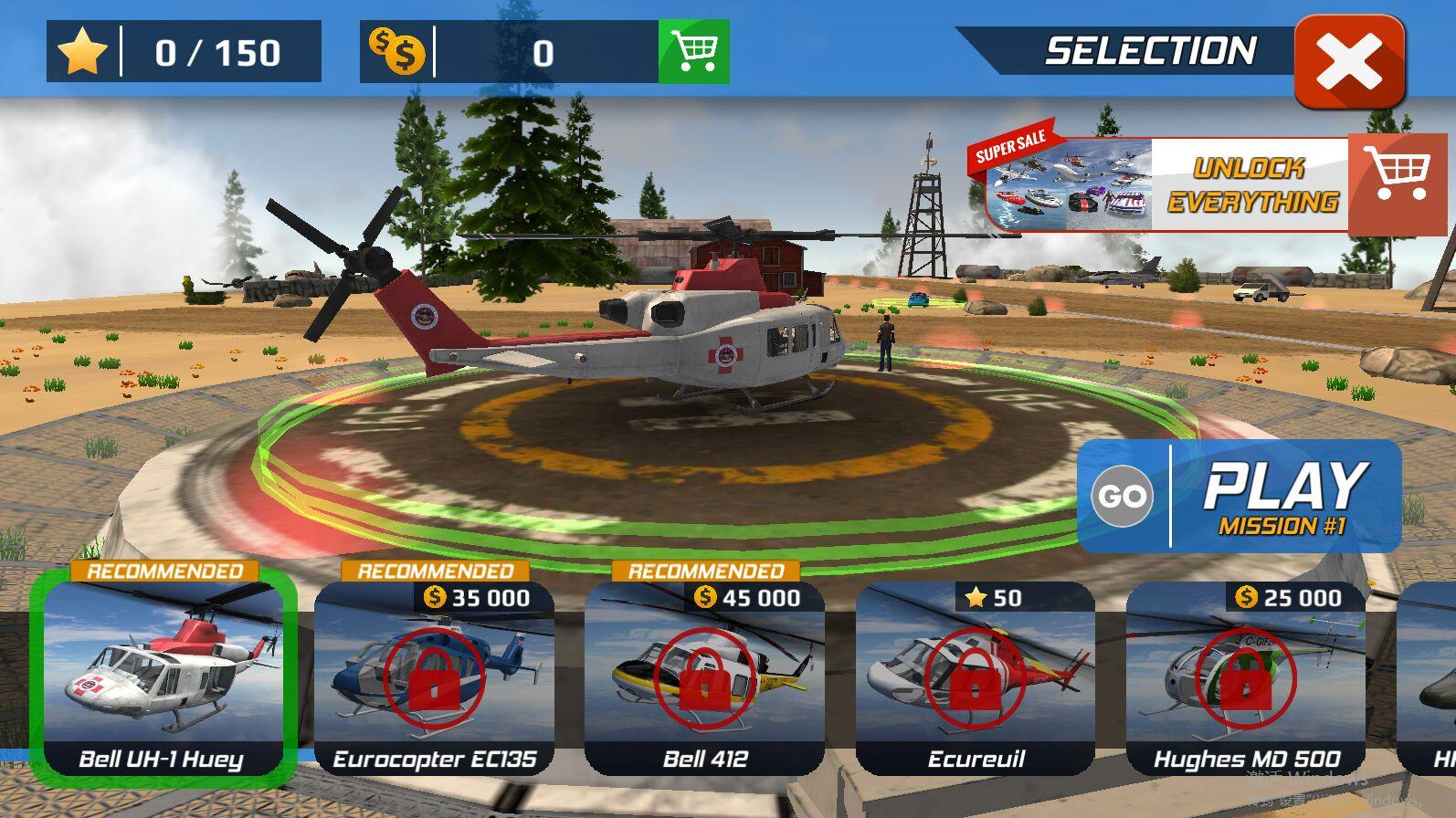Start Mission #1 with the Play button
The image size is (1456, 818).
coord(1239,497)
